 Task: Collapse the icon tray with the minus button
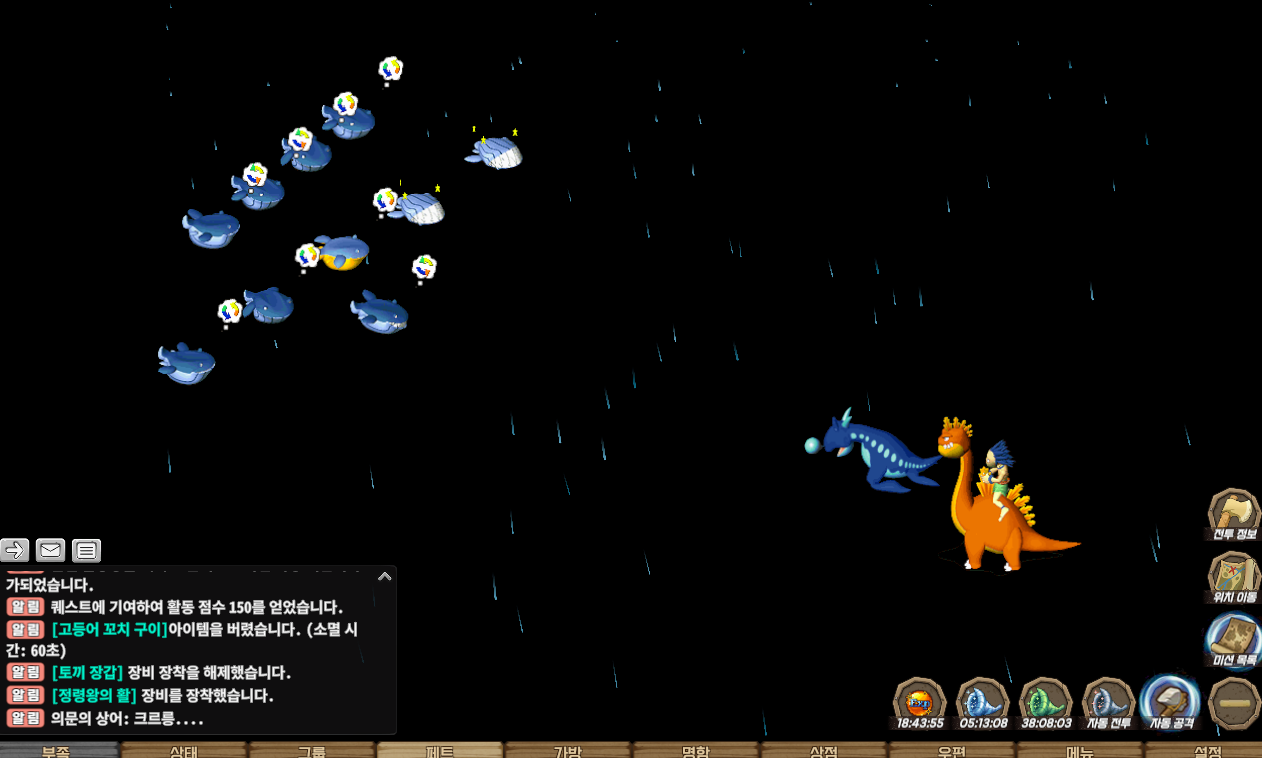[1234, 703]
